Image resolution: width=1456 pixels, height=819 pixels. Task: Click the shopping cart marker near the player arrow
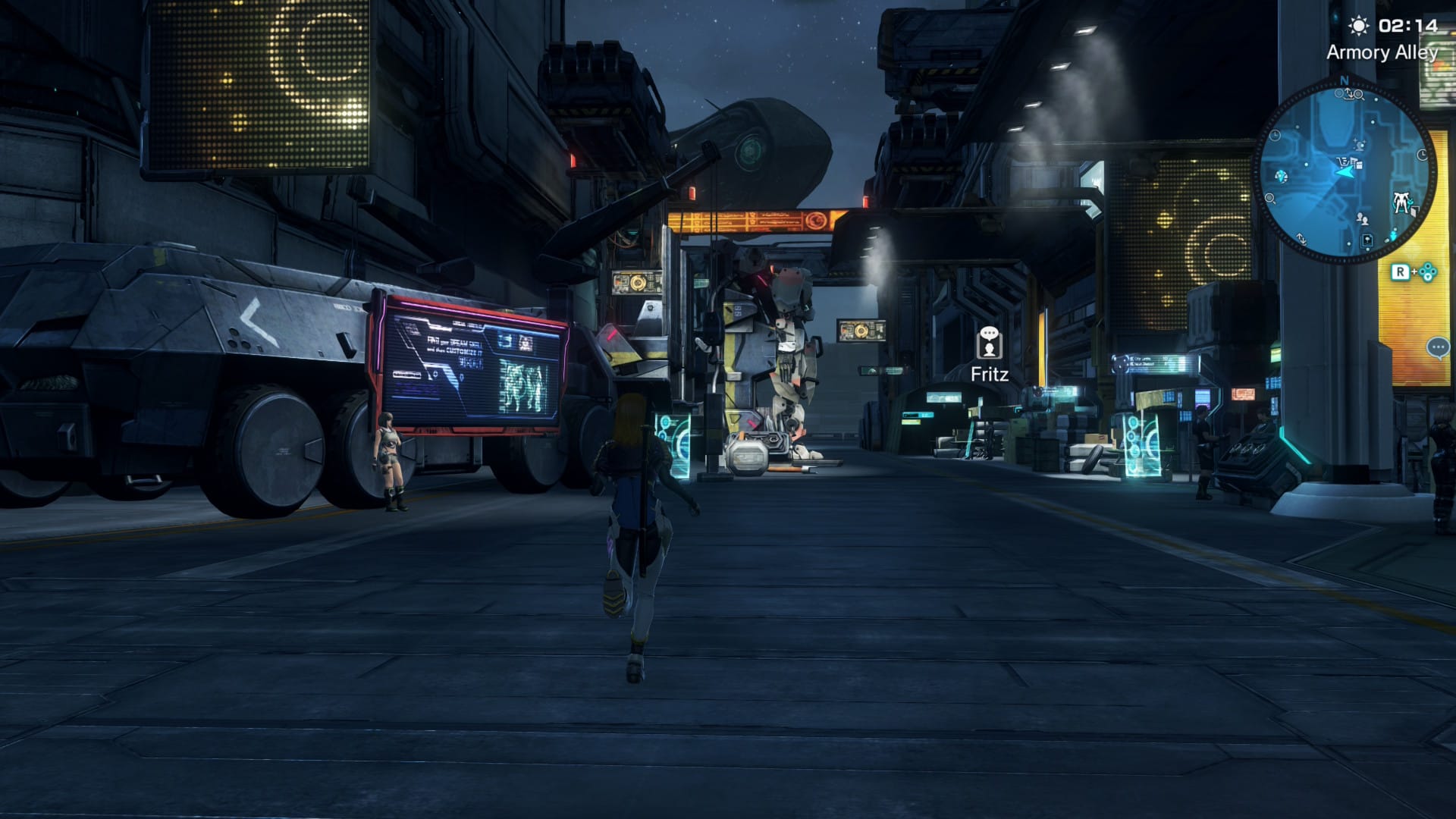[x=1342, y=163]
